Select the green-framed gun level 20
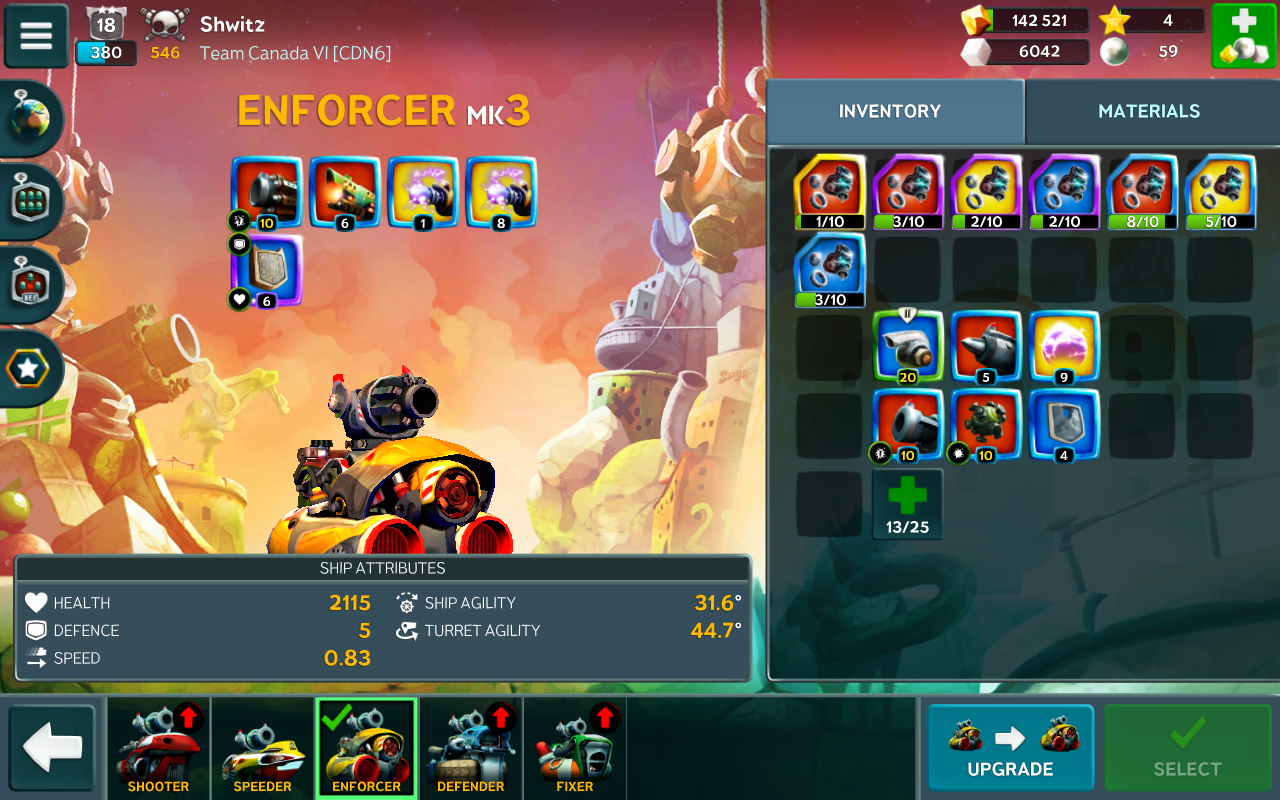The height and width of the screenshot is (800, 1280). pyautogui.click(x=908, y=346)
